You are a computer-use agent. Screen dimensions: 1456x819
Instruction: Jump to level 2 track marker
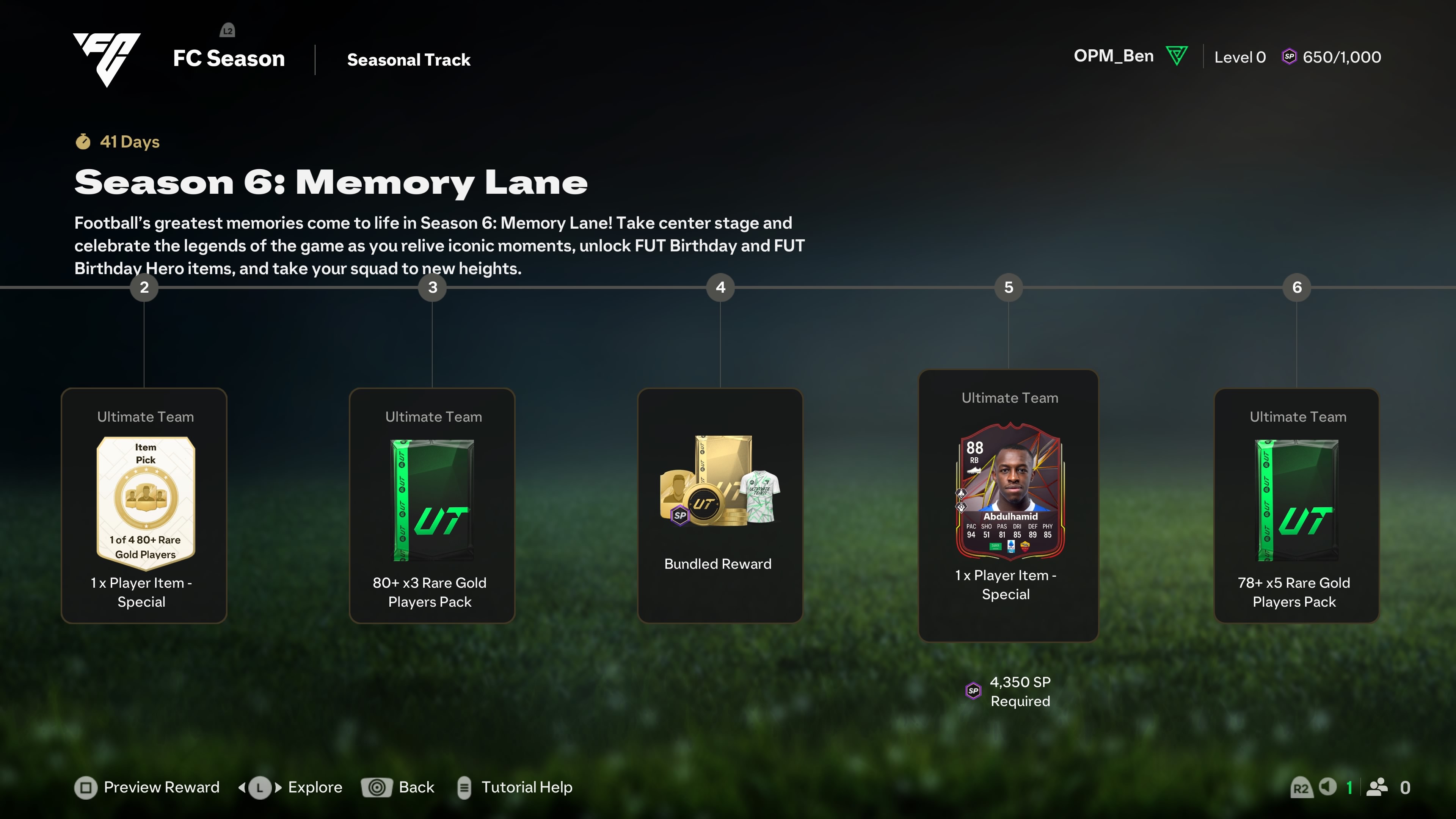[x=144, y=287]
